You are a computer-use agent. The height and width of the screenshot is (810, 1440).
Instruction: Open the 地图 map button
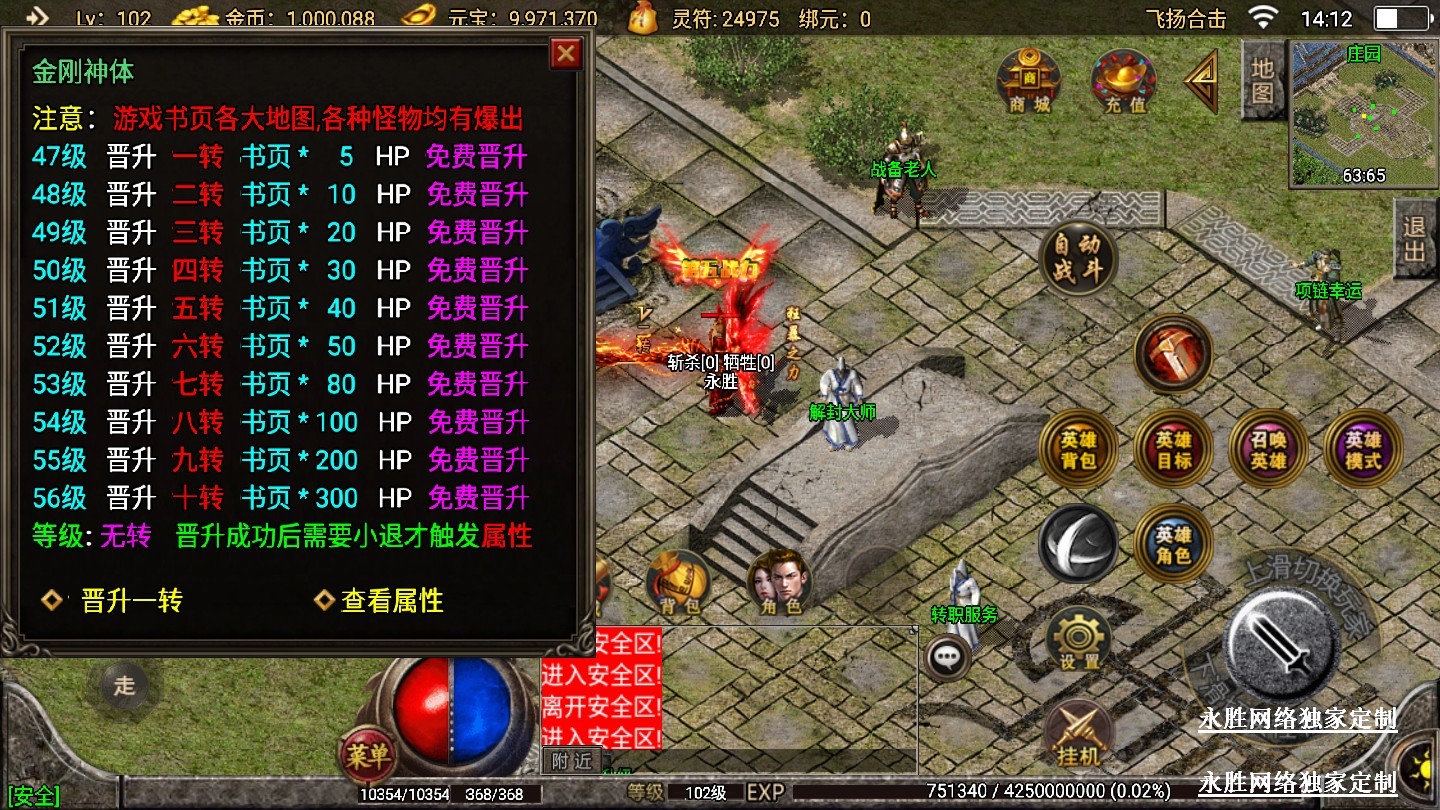[1263, 80]
